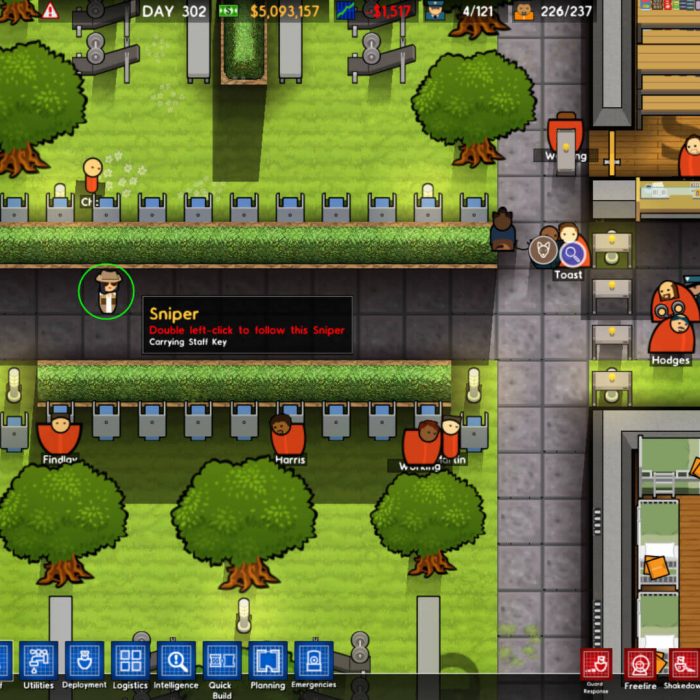Click the guard count icon
700x700 pixels.
(435, 12)
